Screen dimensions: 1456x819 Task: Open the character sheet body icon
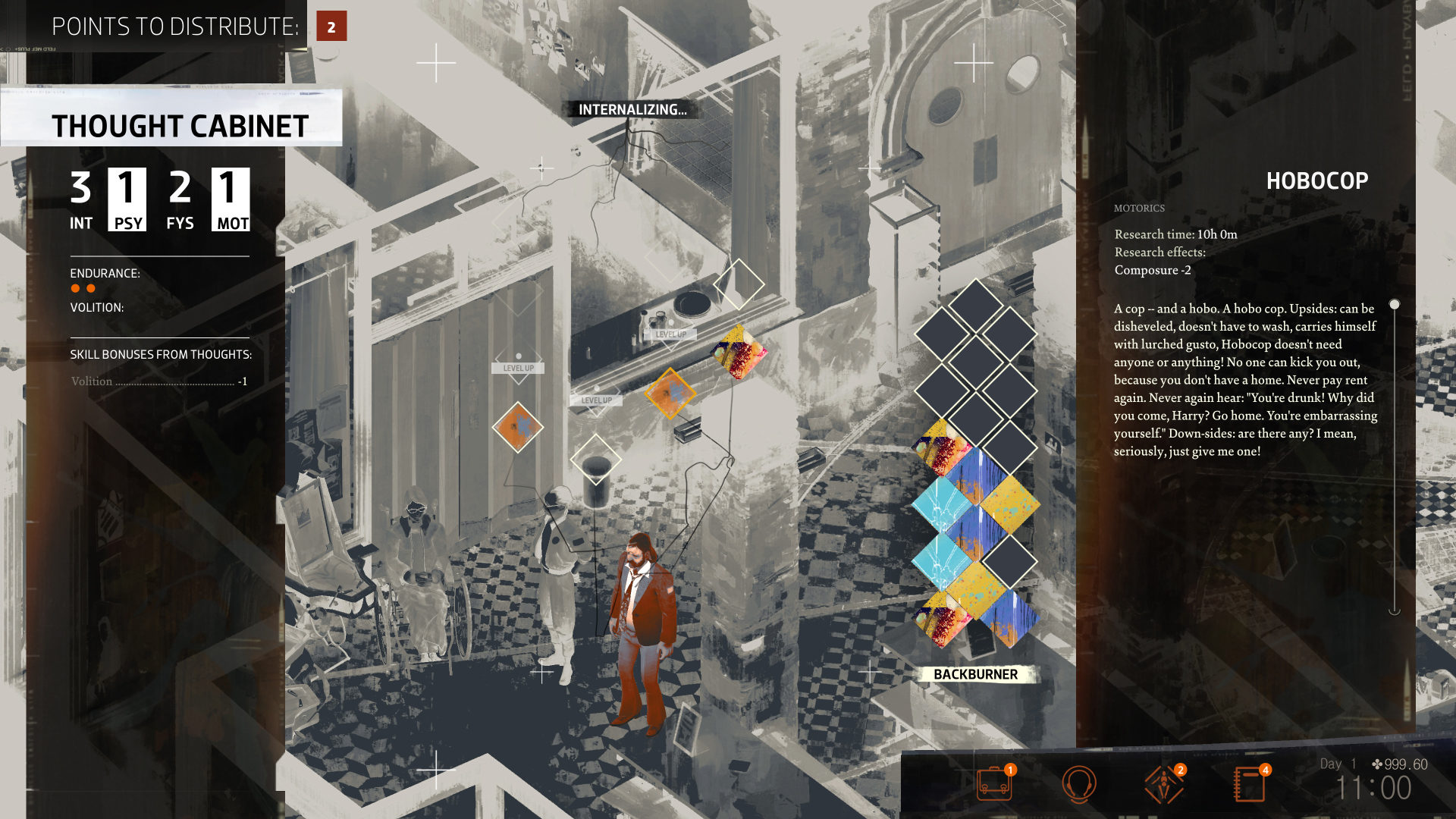(1163, 784)
